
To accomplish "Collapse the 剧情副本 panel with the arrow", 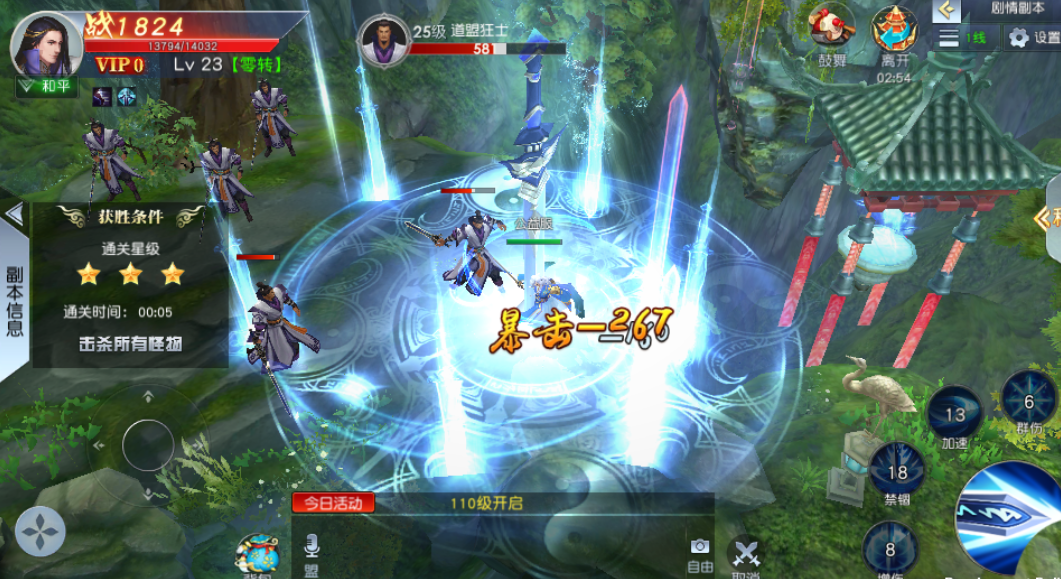I will [946, 10].
